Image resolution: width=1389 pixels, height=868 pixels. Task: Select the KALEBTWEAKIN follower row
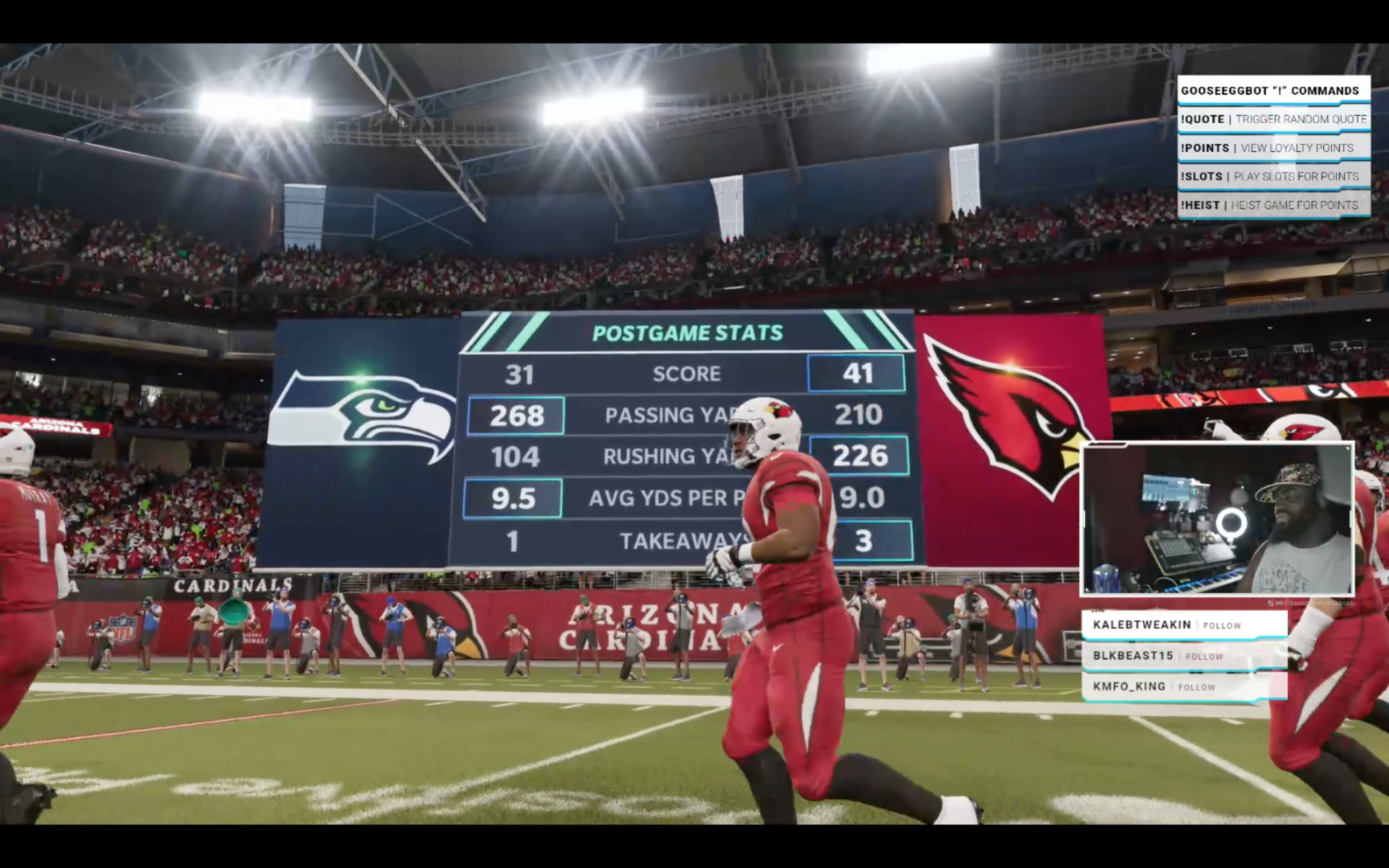coord(1183,624)
